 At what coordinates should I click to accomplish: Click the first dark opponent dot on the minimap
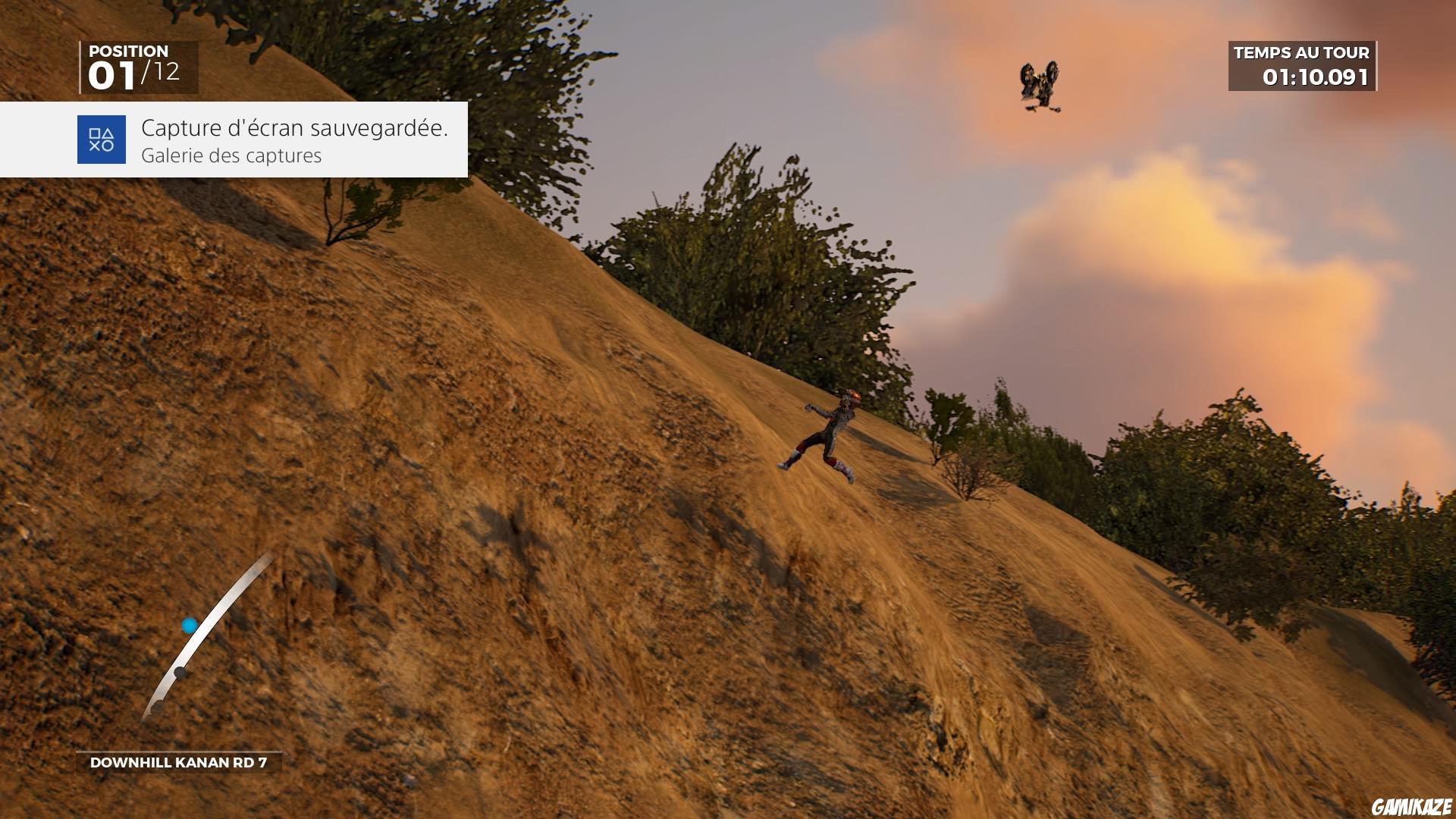[180, 672]
